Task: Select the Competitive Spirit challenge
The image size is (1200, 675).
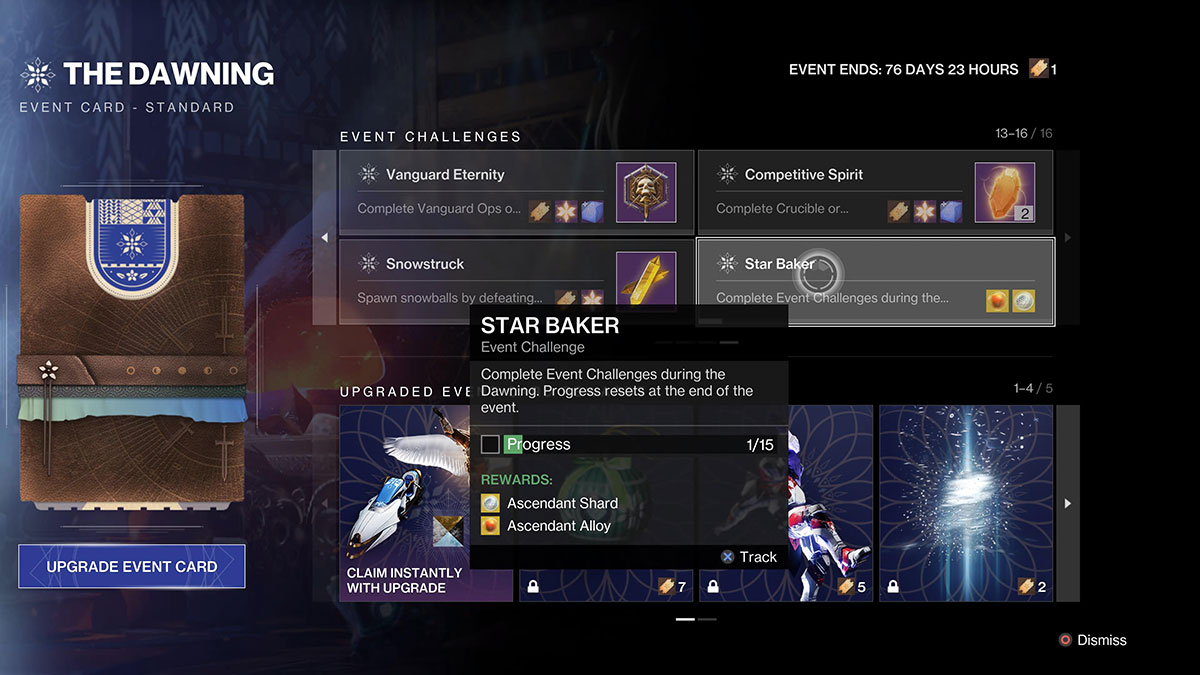Action: pyautogui.click(x=875, y=193)
